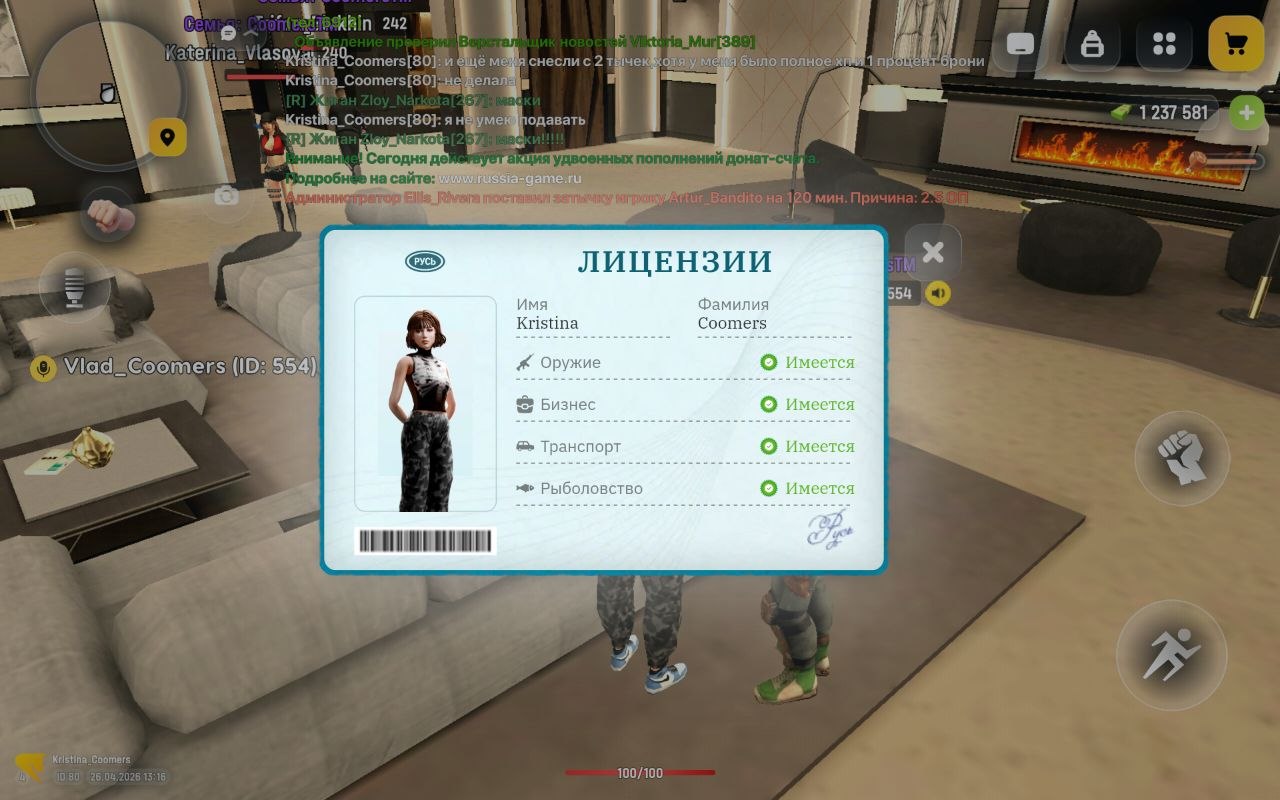Close the licenses card window
Screen dimensions: 1280x800
click(x=932, y=253)
